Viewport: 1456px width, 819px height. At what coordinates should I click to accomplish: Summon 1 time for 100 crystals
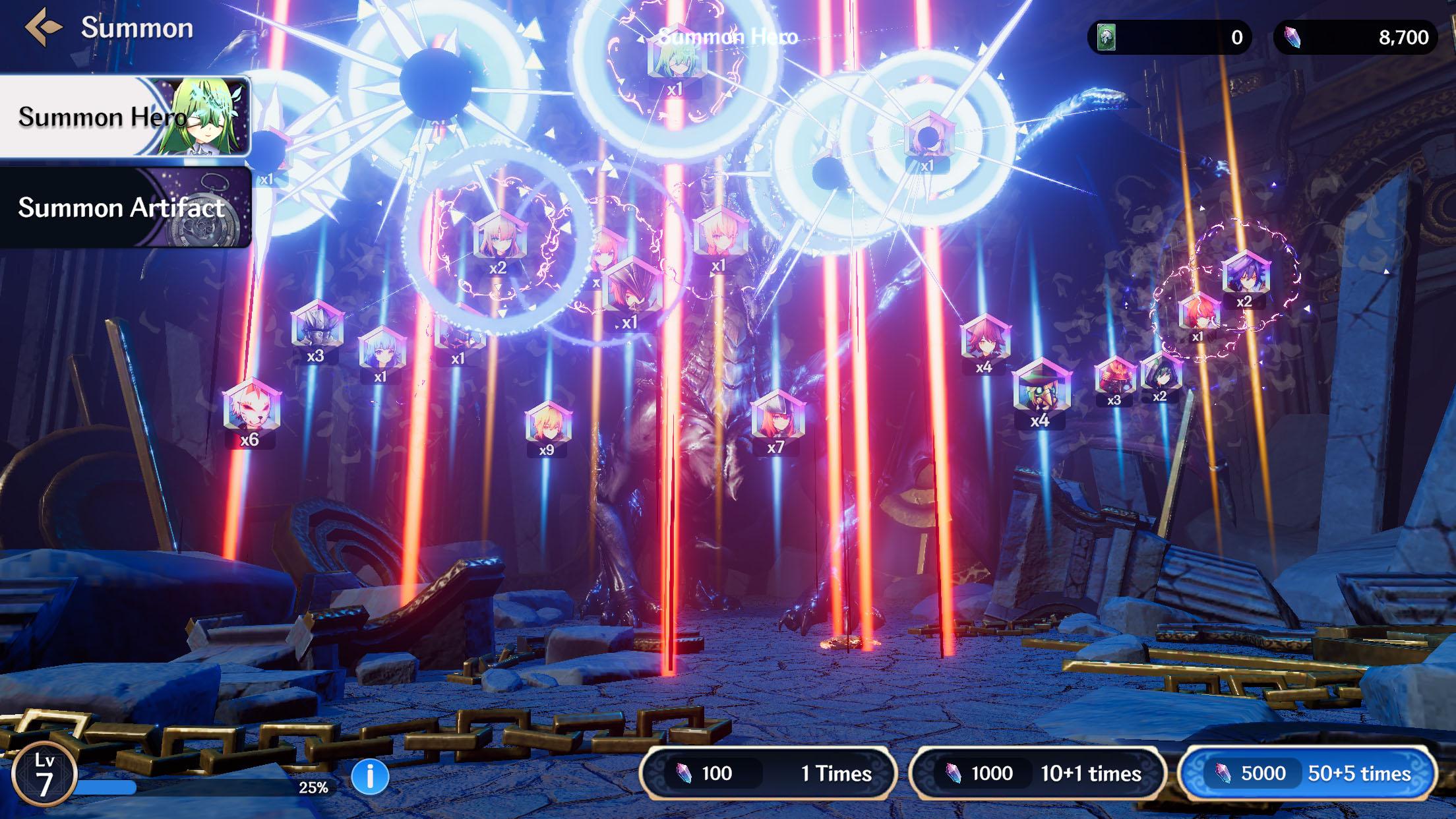tap(768, 773)
